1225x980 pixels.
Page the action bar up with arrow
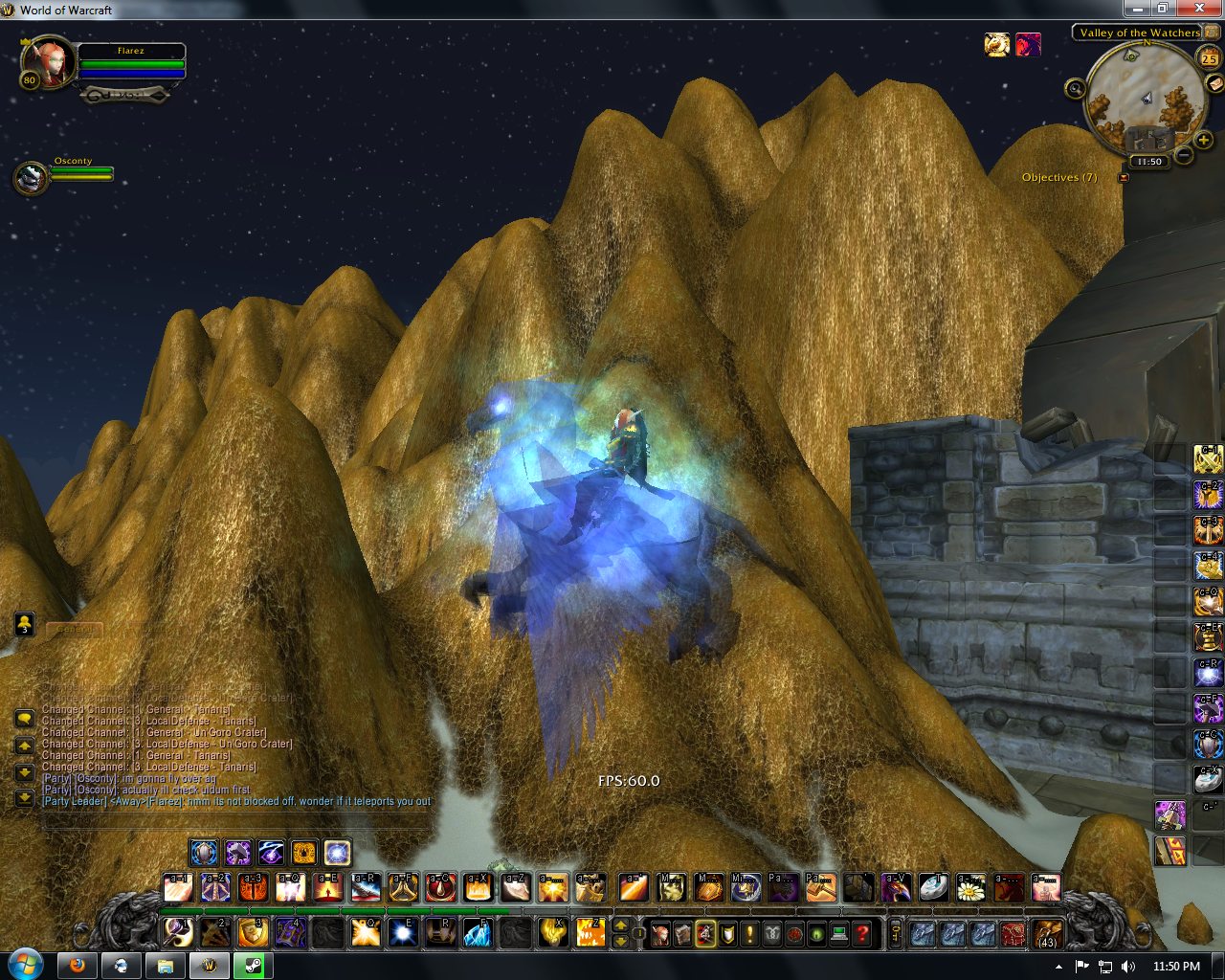point(620,925)
